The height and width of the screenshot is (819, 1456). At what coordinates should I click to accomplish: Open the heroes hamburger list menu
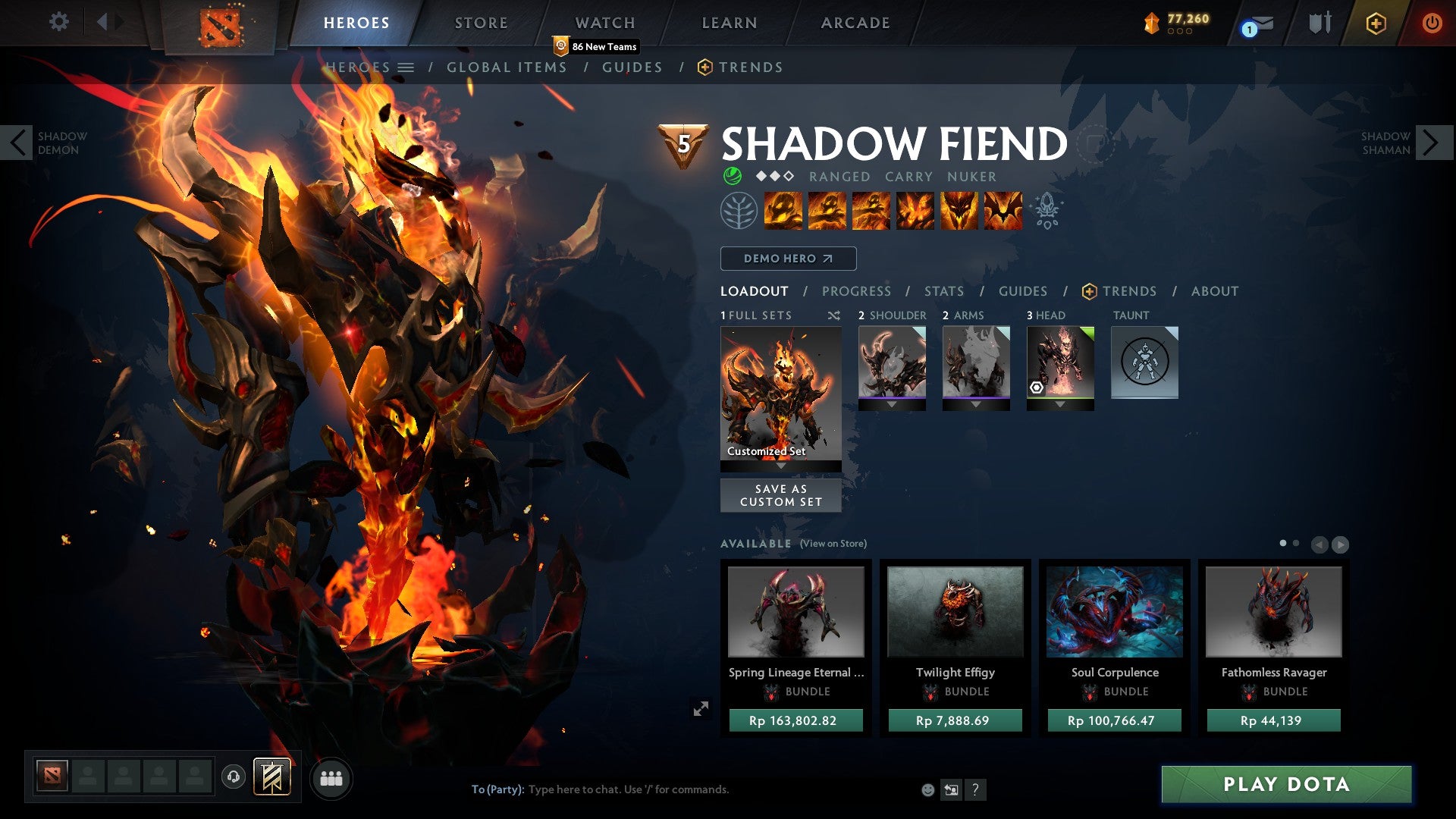[x=406, y=67]
